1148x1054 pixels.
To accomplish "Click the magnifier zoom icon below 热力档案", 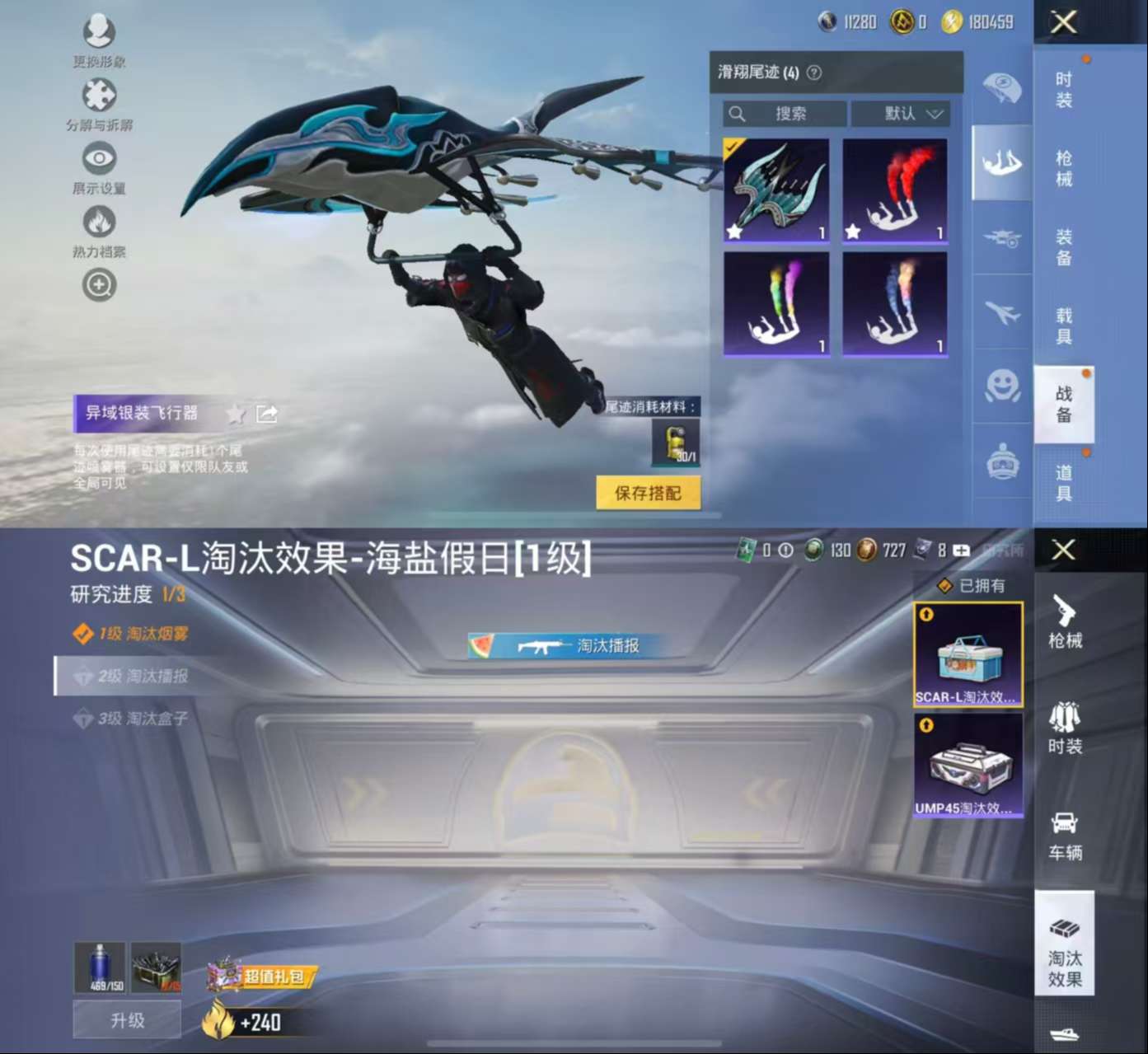I will point(99,284).
